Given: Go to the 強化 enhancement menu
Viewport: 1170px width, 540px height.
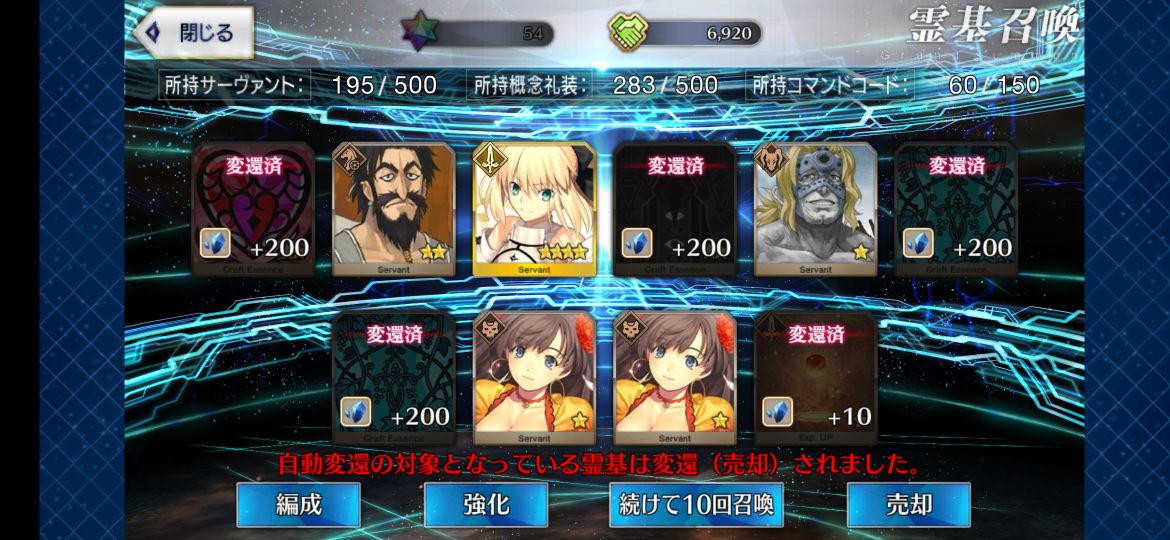Looking at the screenshot, I should (486, 505).
